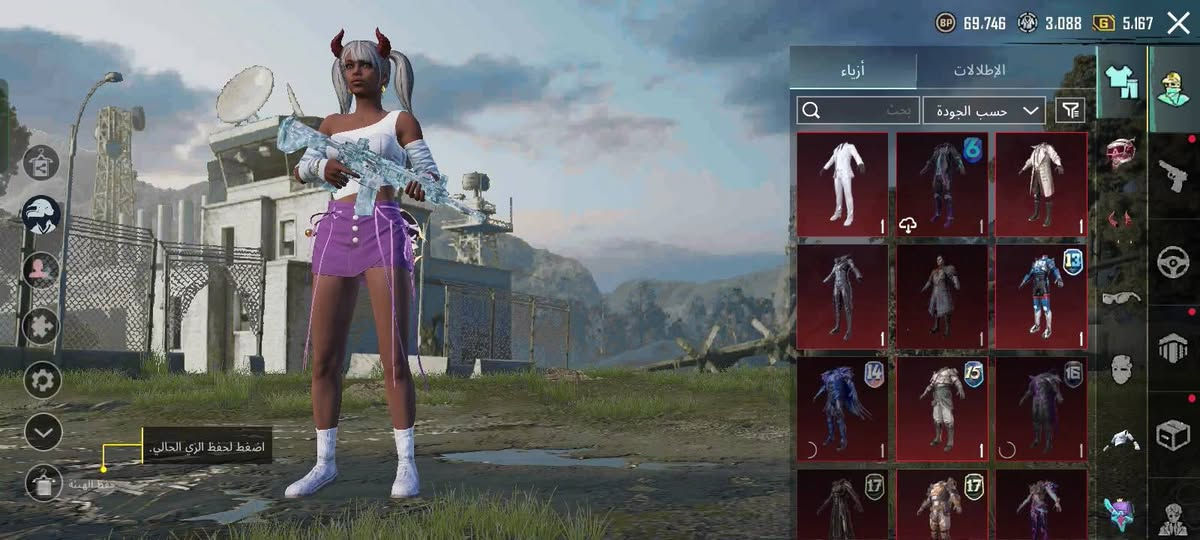The image size is (1200, 540).
Task: Open the helmet category icon
Action: pos(1122,152)
